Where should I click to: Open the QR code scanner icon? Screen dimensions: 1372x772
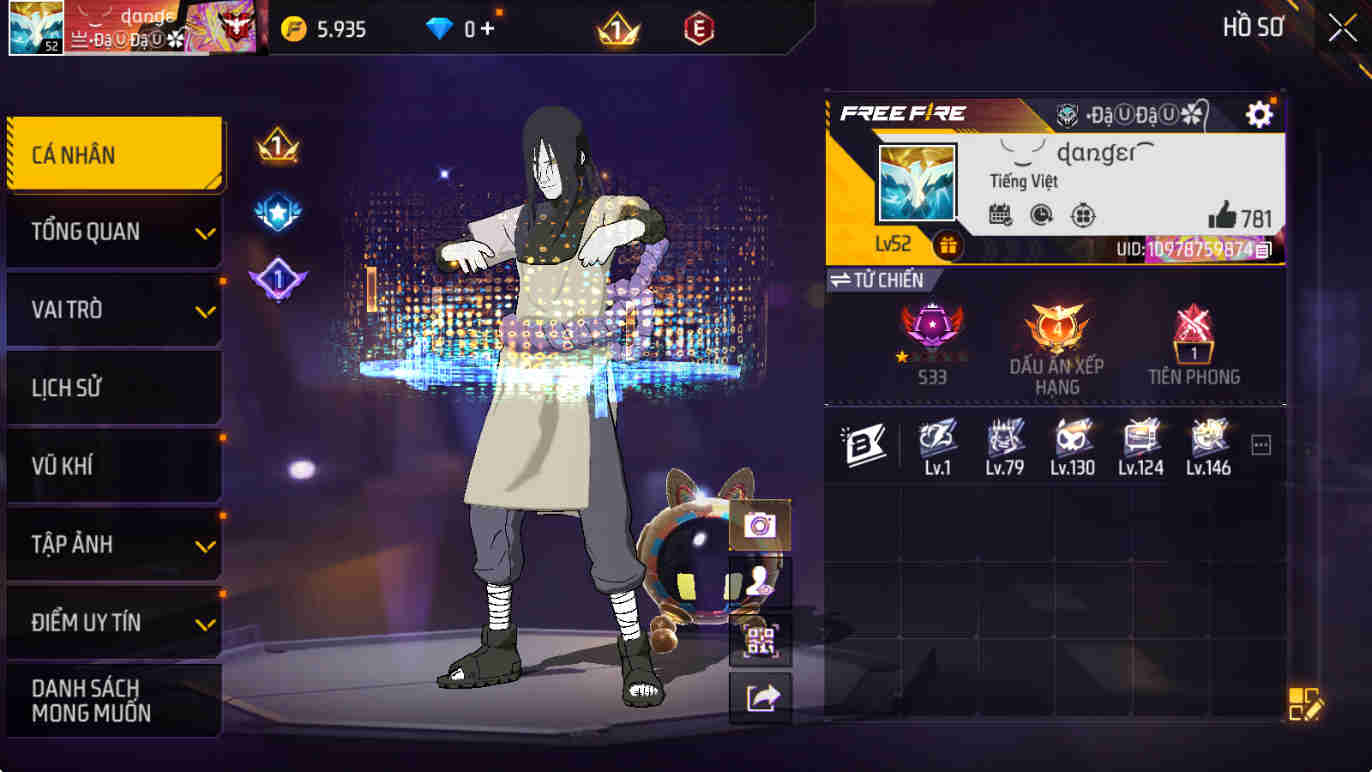[760, 640]
